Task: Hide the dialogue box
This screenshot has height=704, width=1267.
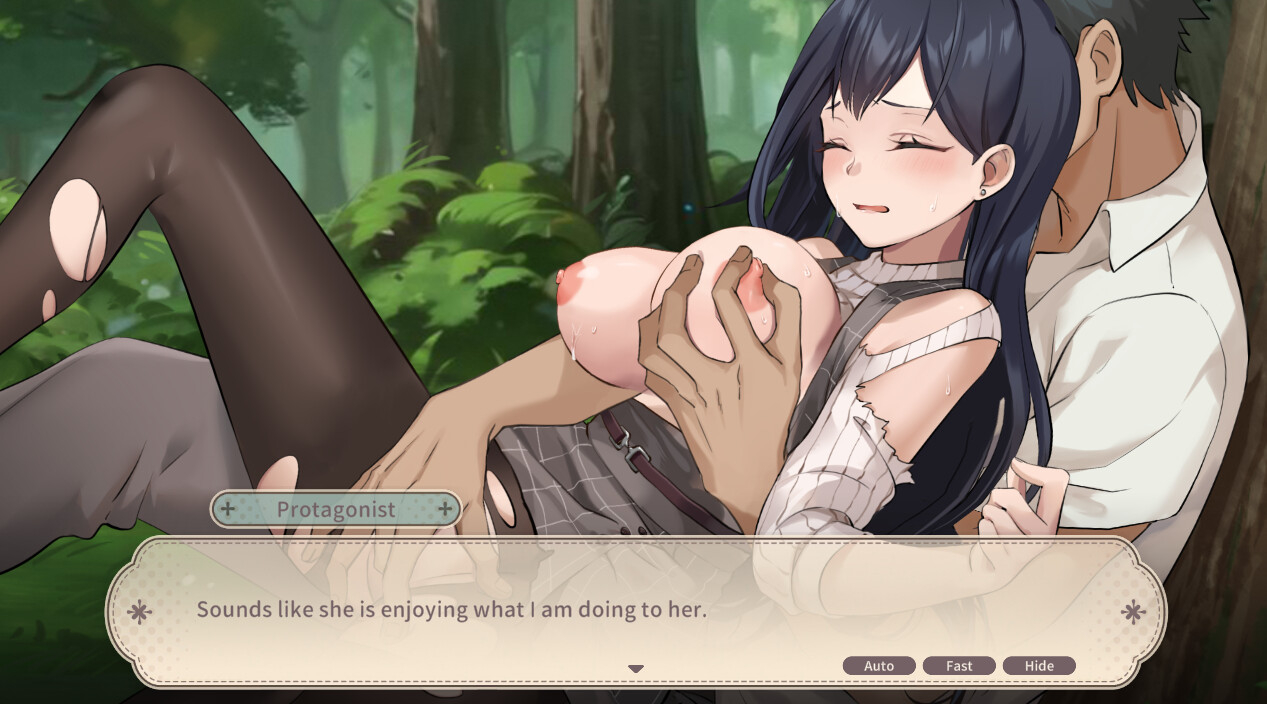Action: (1039, 666)
